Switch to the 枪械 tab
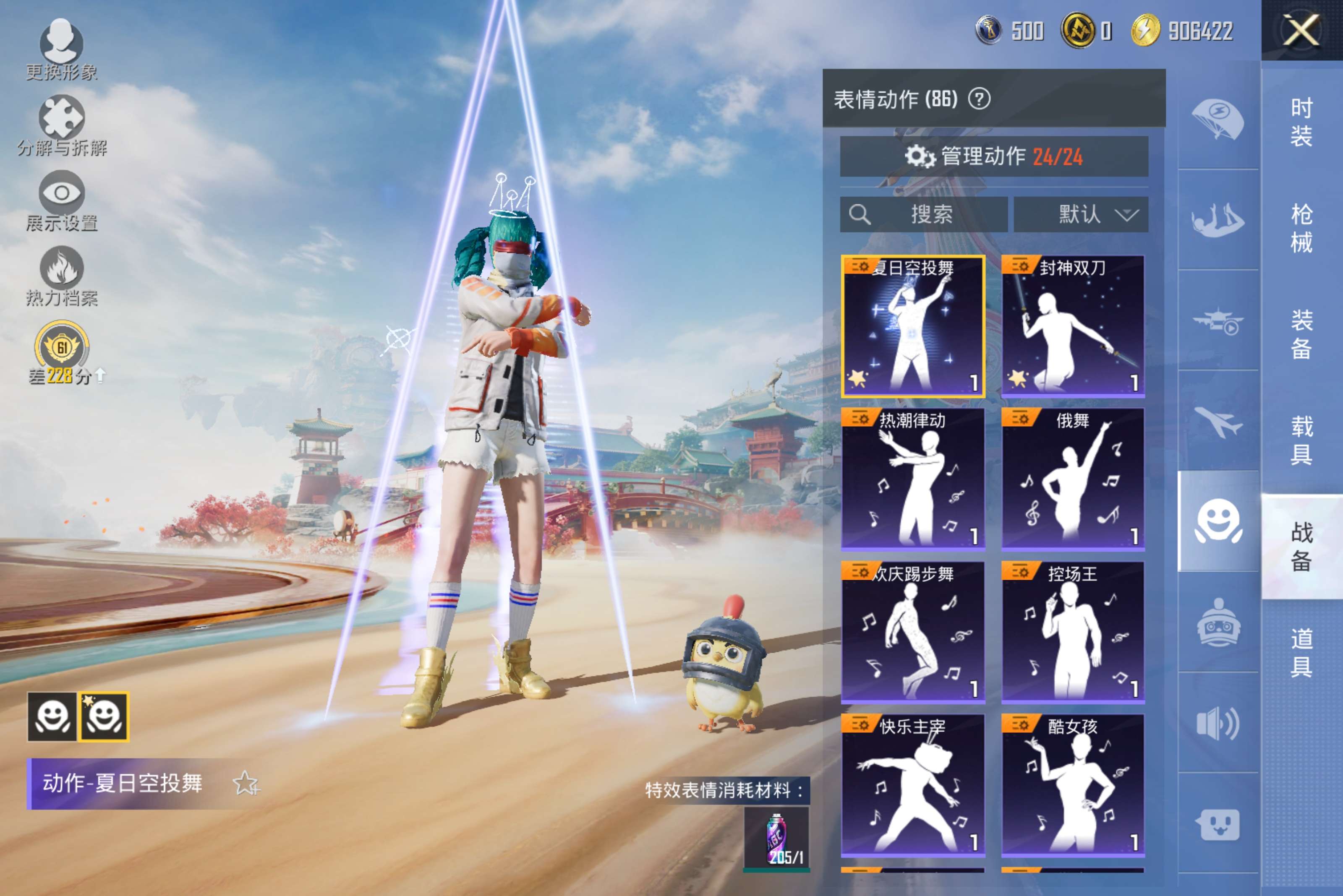The width and height of the screenshot is (1343, 896). 1301,228
